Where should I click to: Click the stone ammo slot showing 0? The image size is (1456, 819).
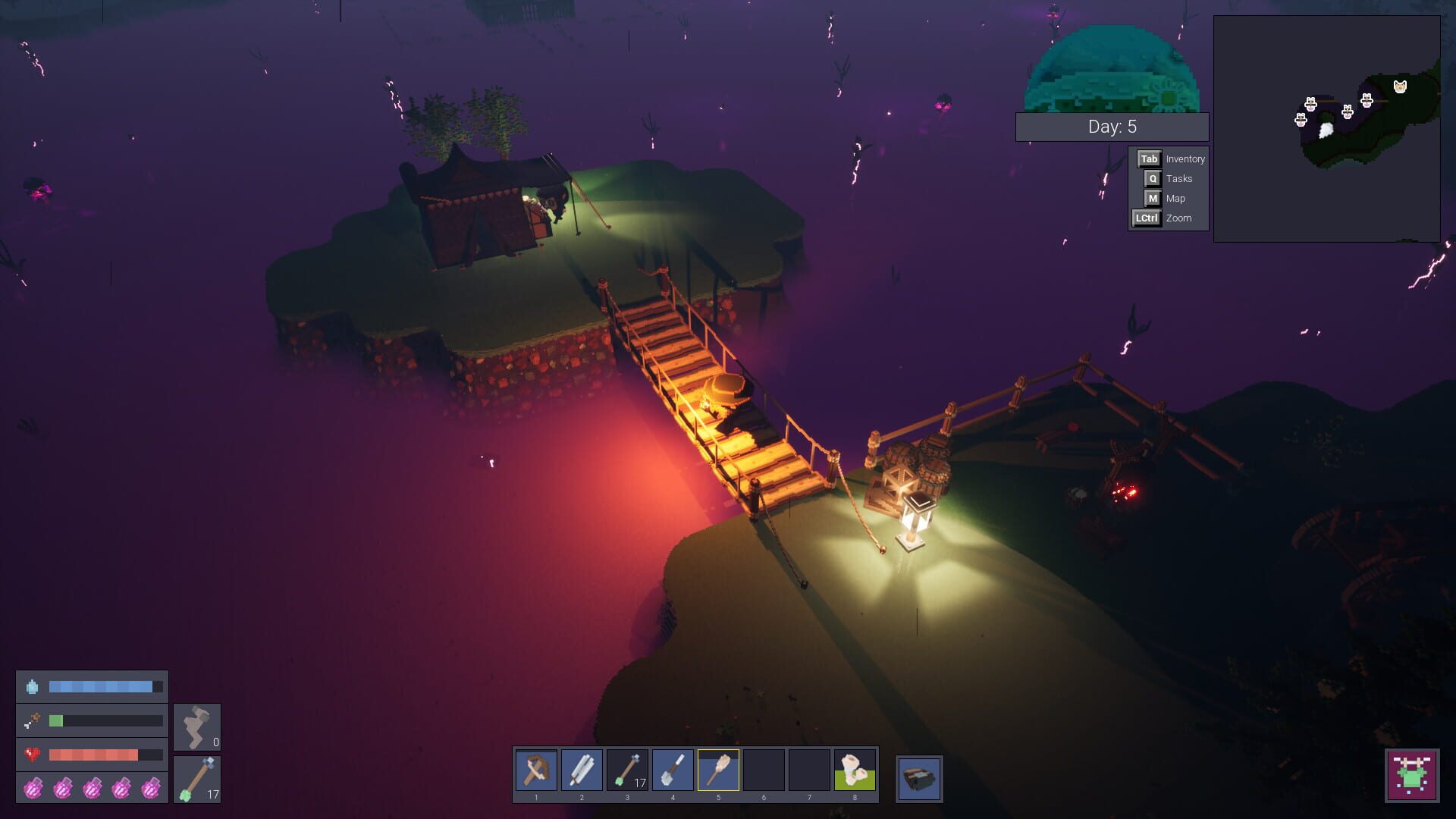(x=196, y=726)
